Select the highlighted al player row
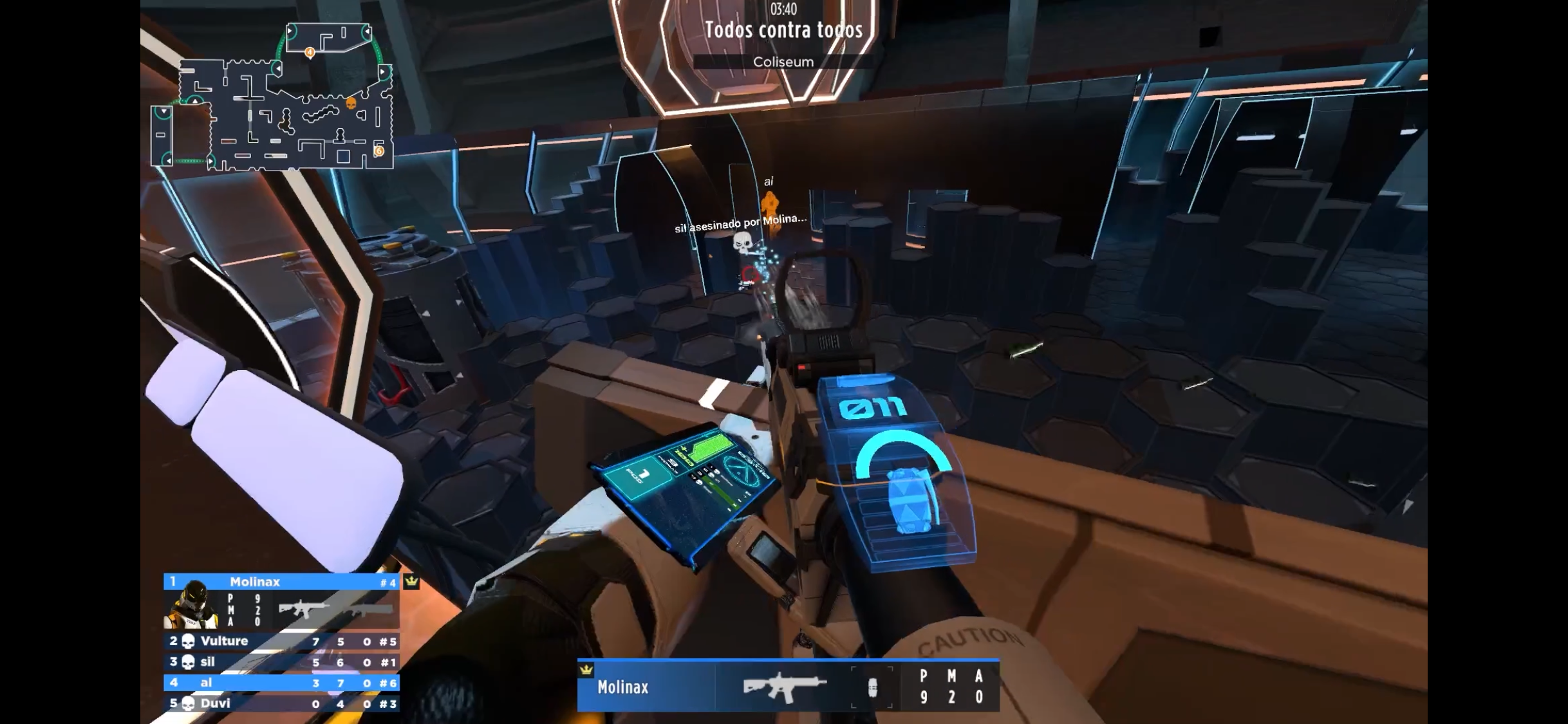Screen dimensions: 1568x724 tap(281, 682)
